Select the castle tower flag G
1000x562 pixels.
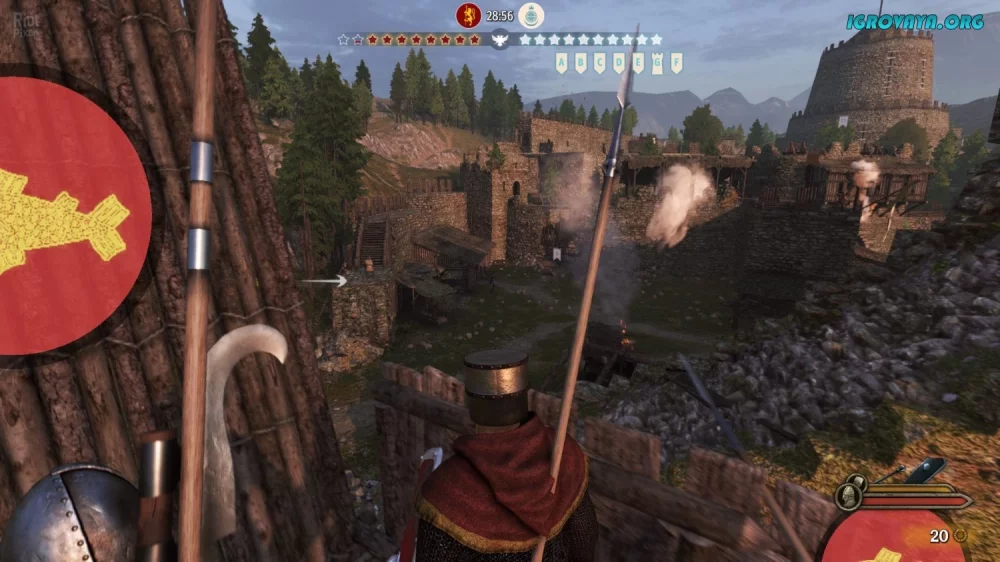pos(657,64)
